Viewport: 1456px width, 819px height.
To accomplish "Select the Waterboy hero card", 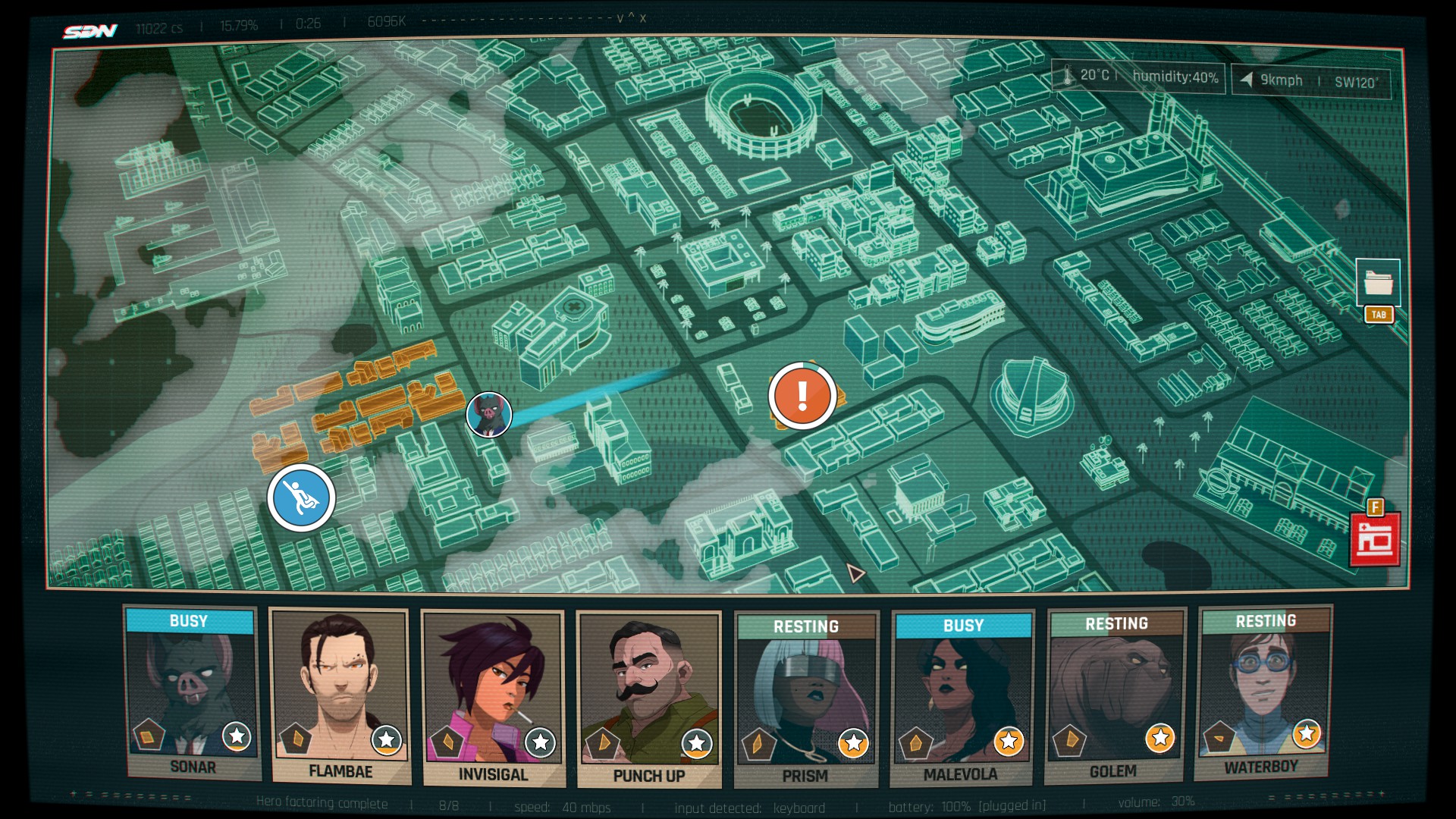I will tap(1263, 693).
